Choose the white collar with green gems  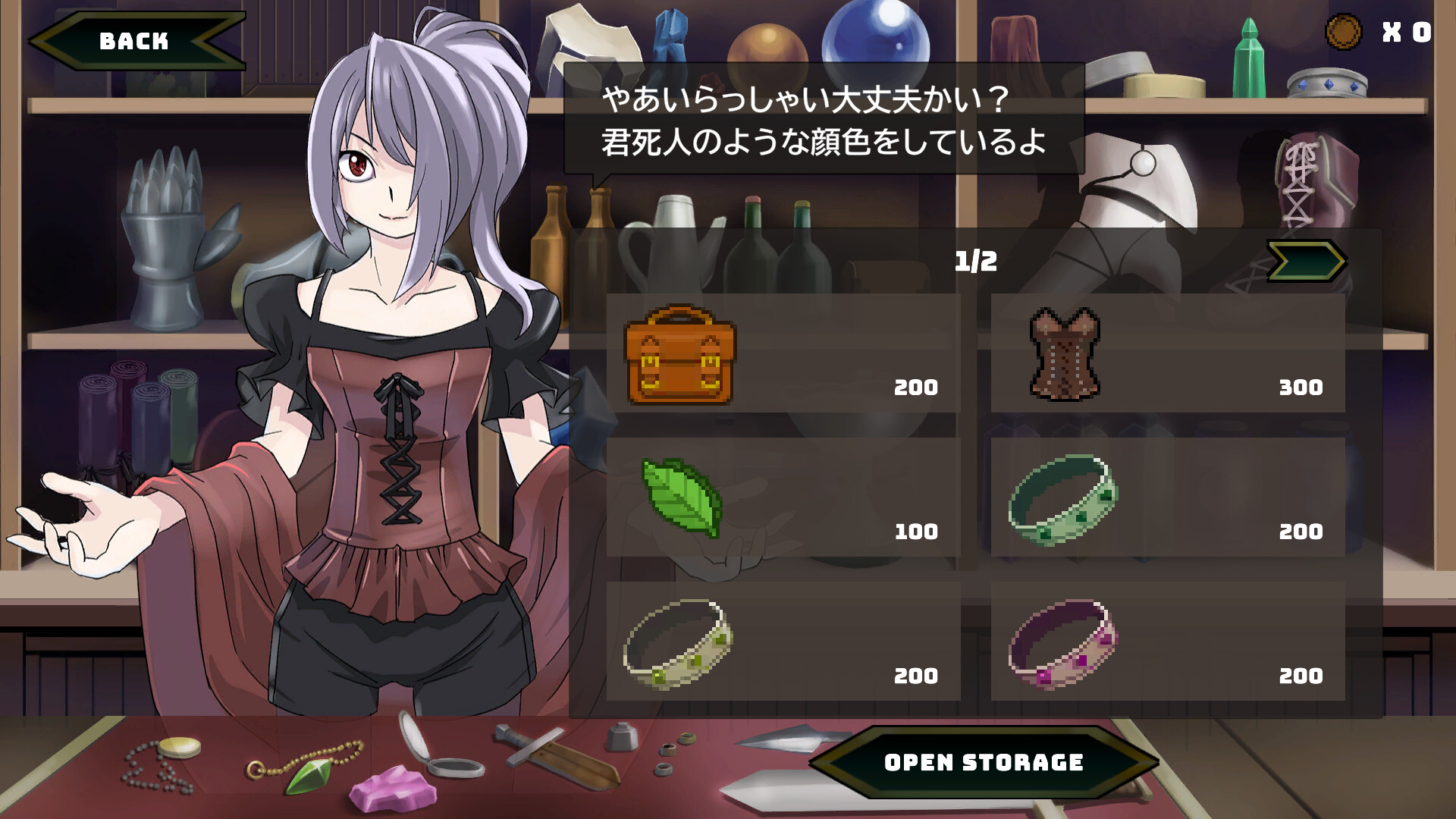click(677, 645)
